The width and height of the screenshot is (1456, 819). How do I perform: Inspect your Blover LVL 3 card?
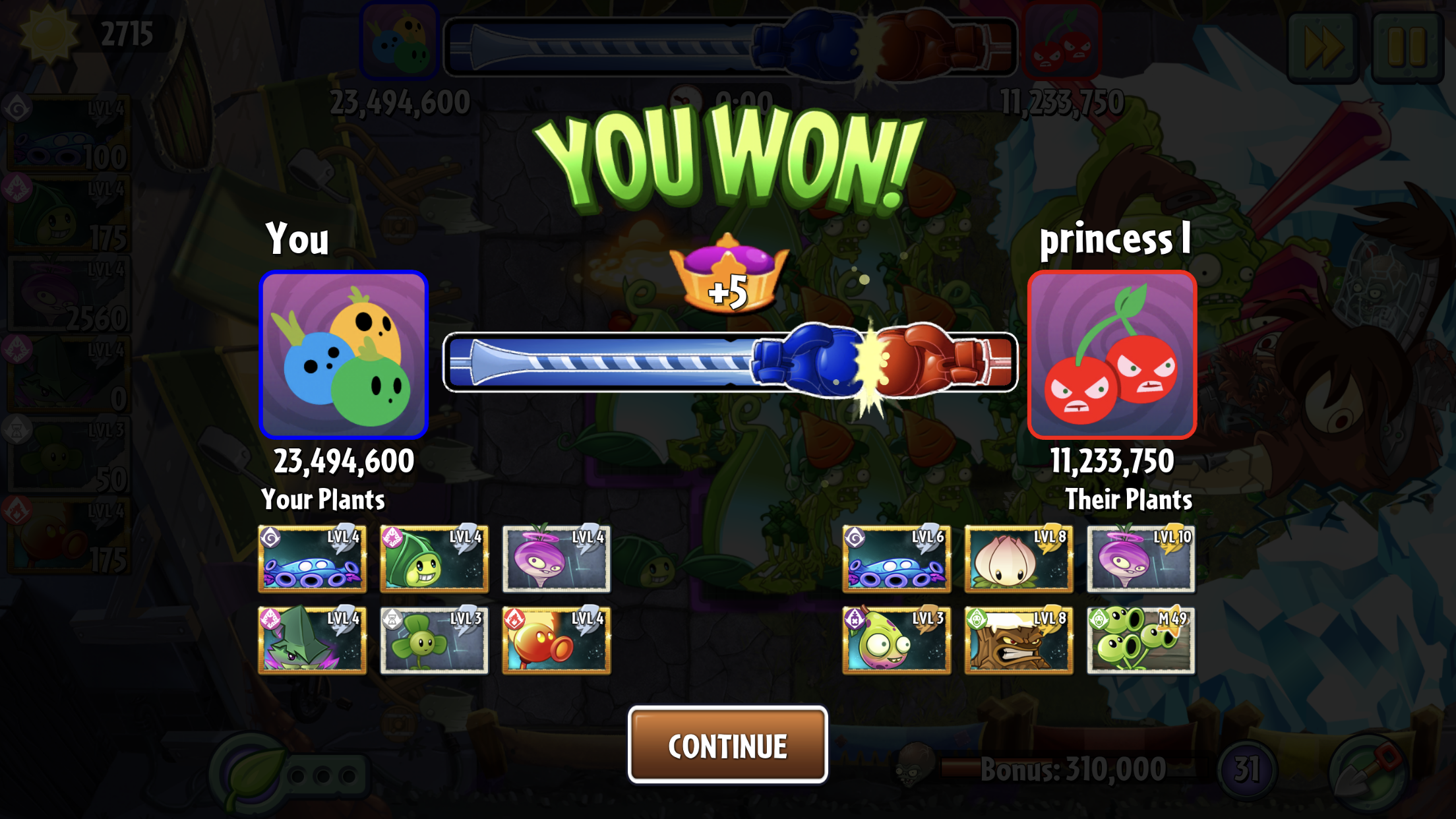(434, 640)
